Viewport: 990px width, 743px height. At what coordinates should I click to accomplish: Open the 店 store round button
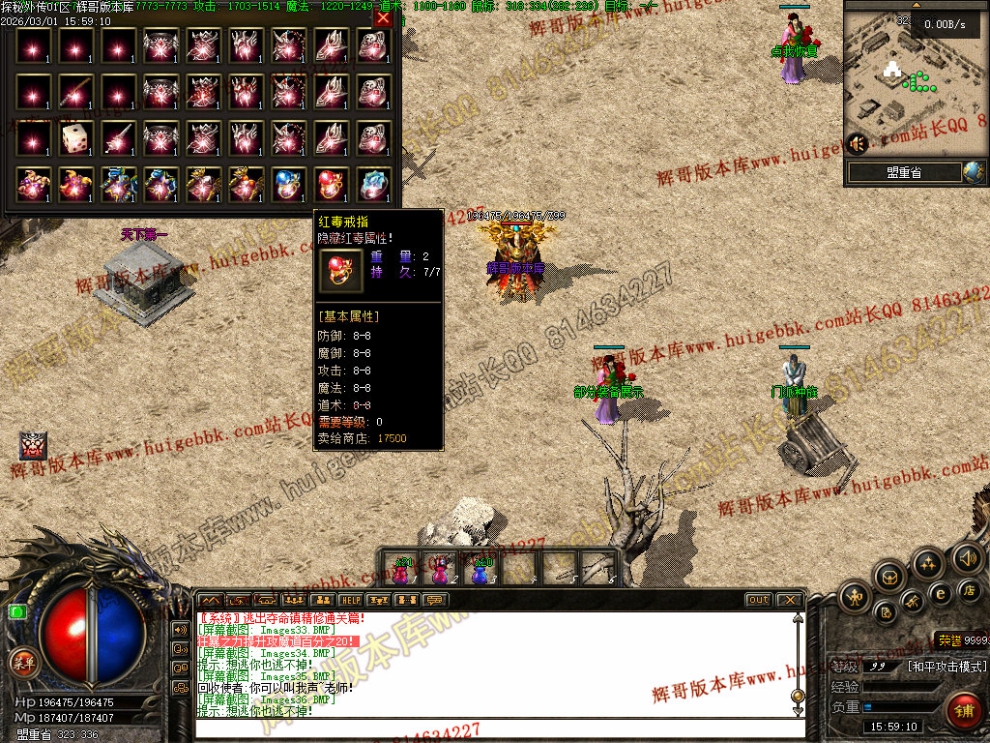coord(968,591)
